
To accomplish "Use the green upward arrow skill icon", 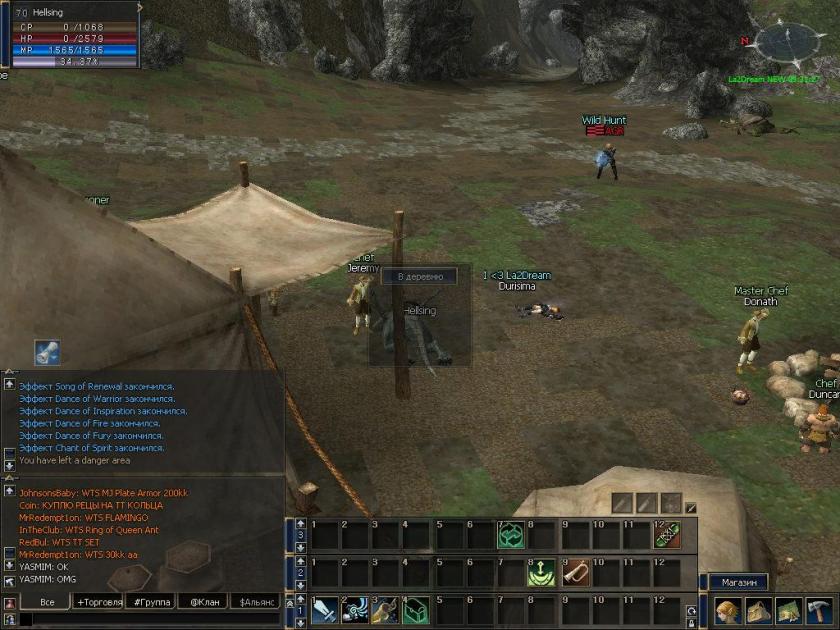I will coord(541,572).
